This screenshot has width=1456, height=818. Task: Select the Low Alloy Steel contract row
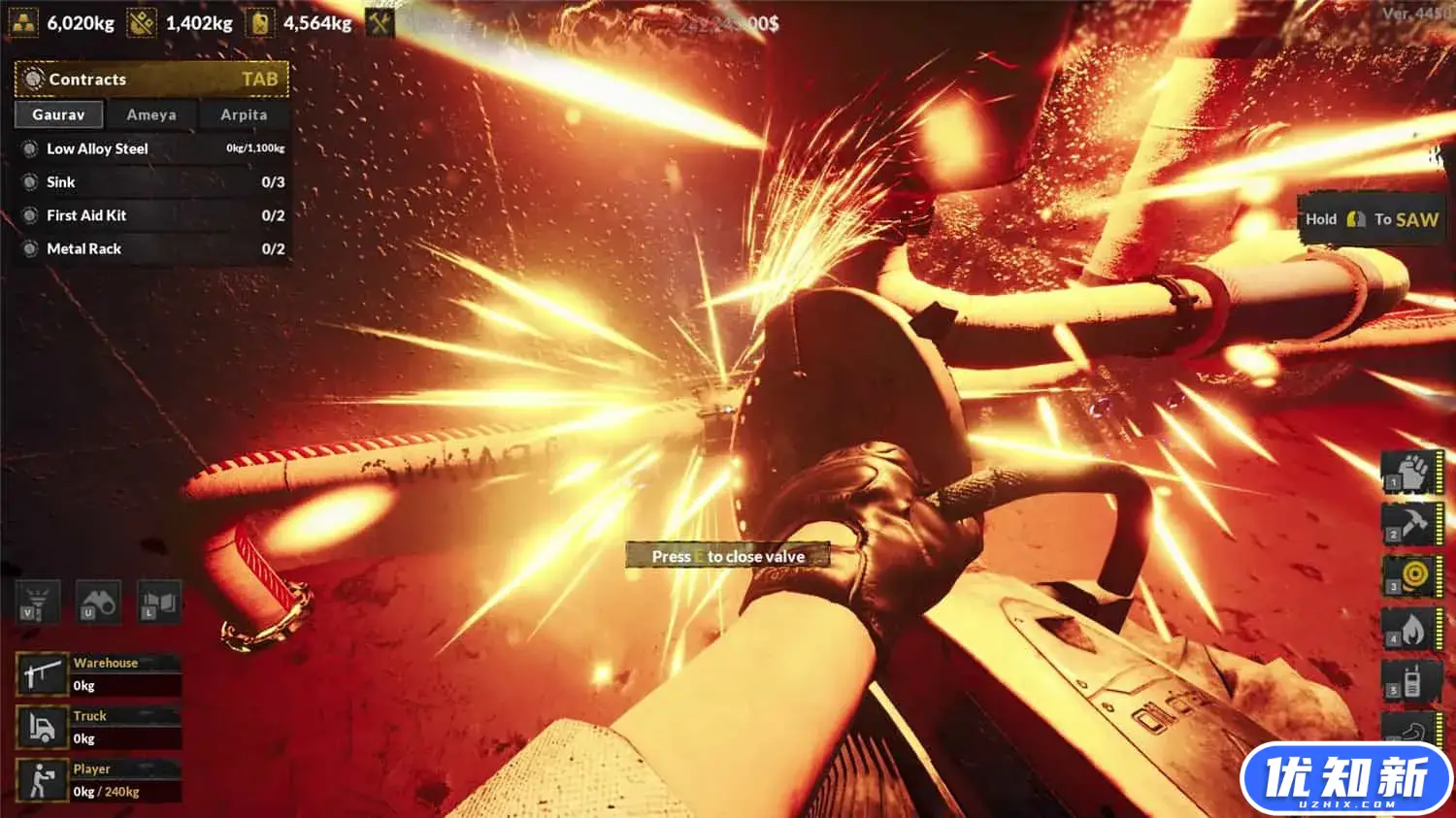click(153, 148)
